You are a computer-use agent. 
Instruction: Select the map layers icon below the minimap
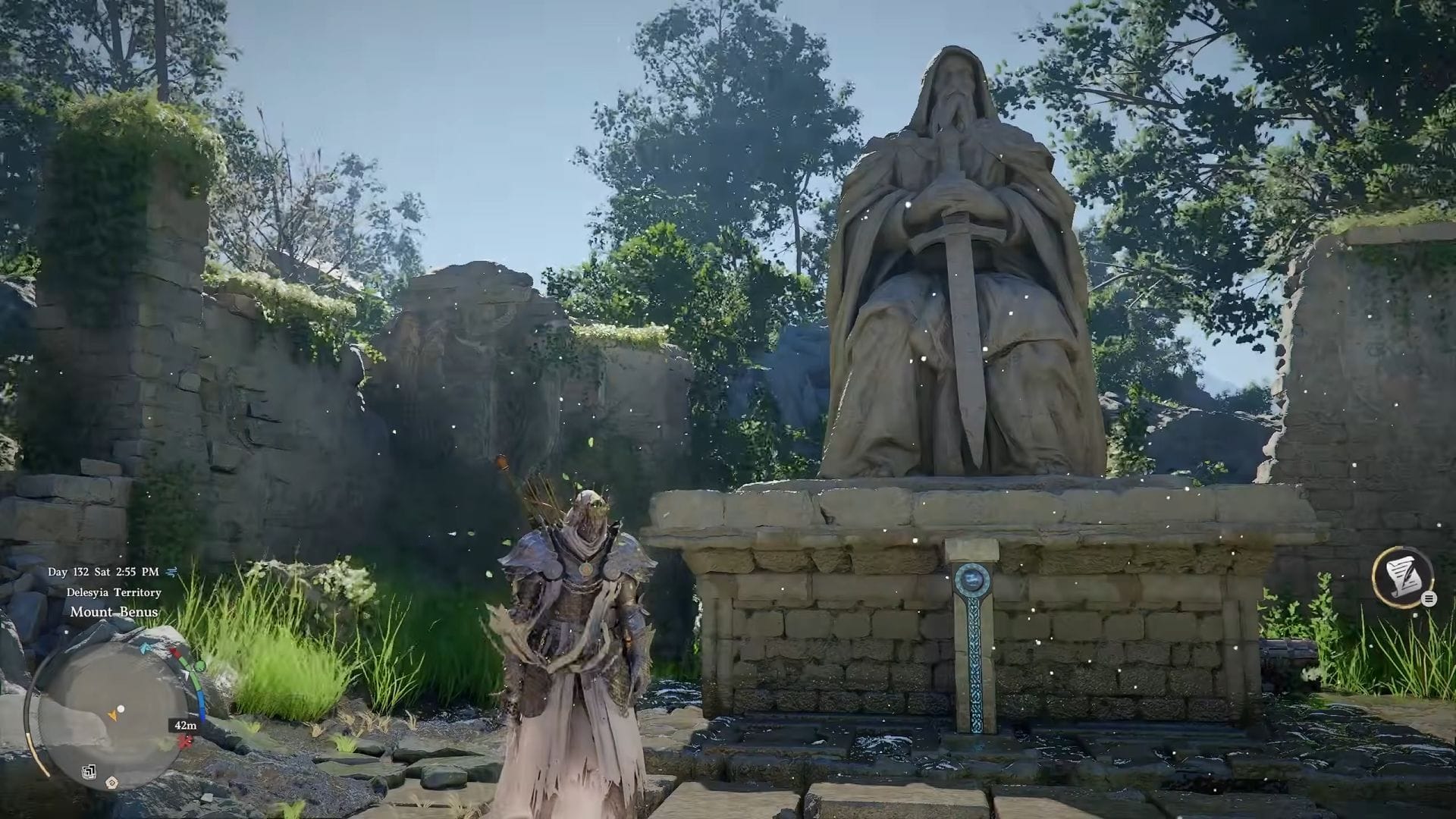(88, 772)
